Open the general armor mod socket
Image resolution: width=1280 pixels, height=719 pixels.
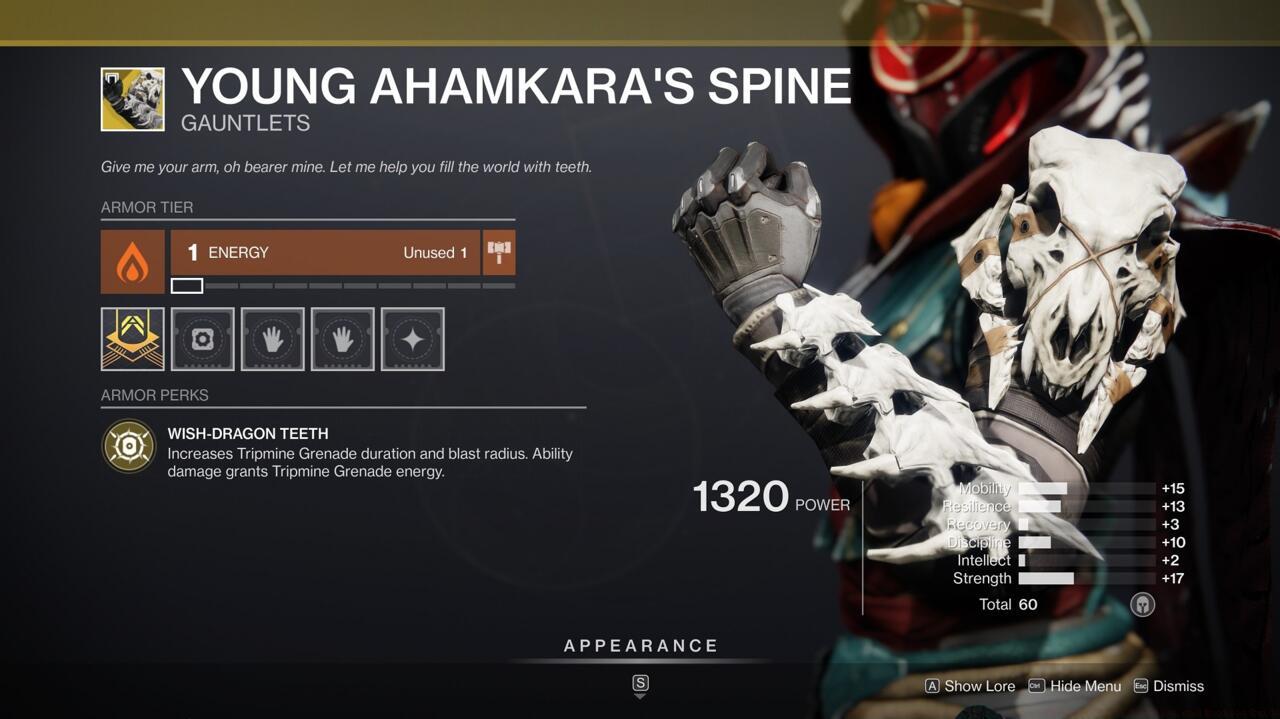pyautogui.click(x=202, y=339)
